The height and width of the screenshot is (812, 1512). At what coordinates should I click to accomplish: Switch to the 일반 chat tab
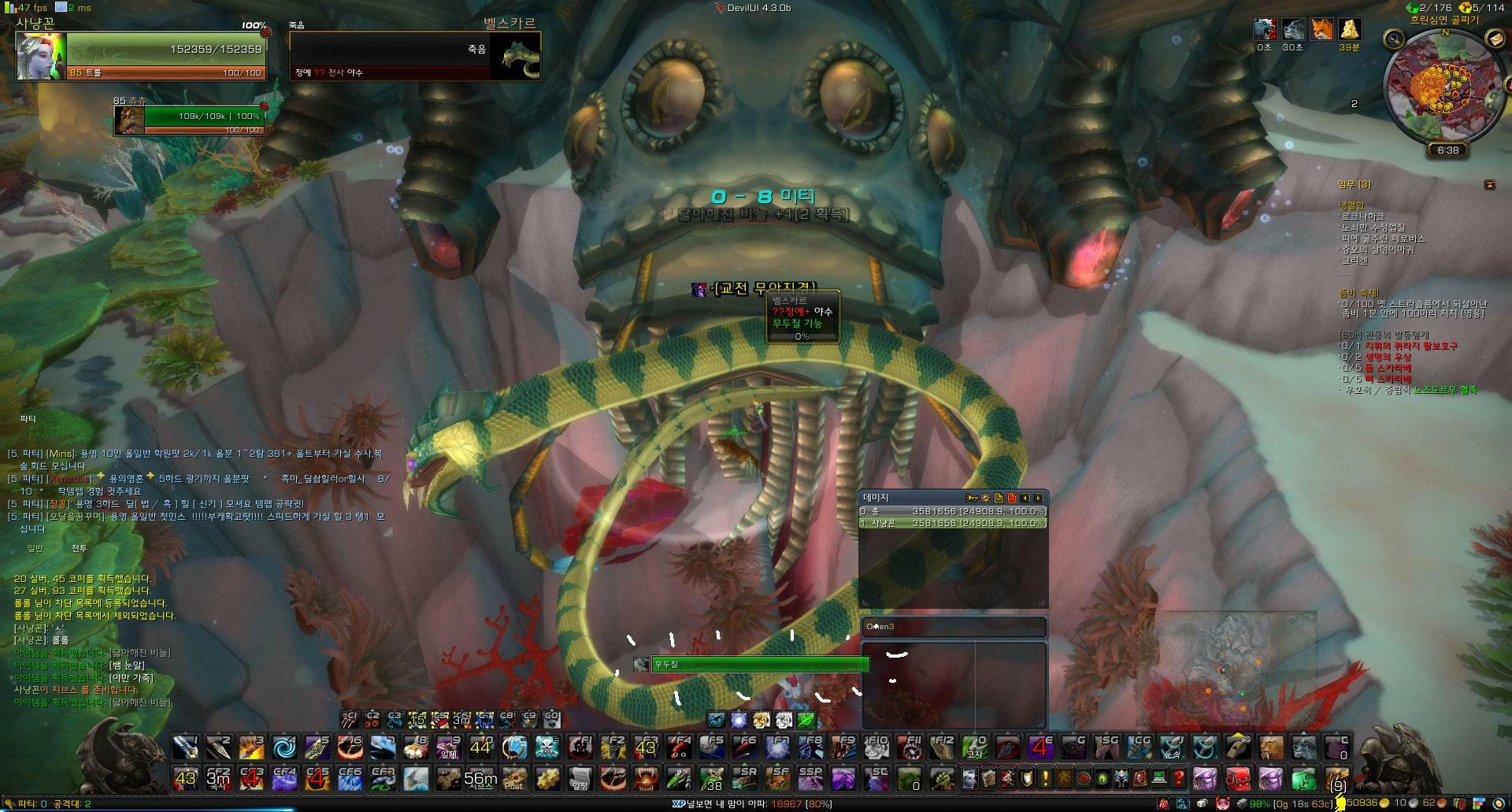[35, 548]
